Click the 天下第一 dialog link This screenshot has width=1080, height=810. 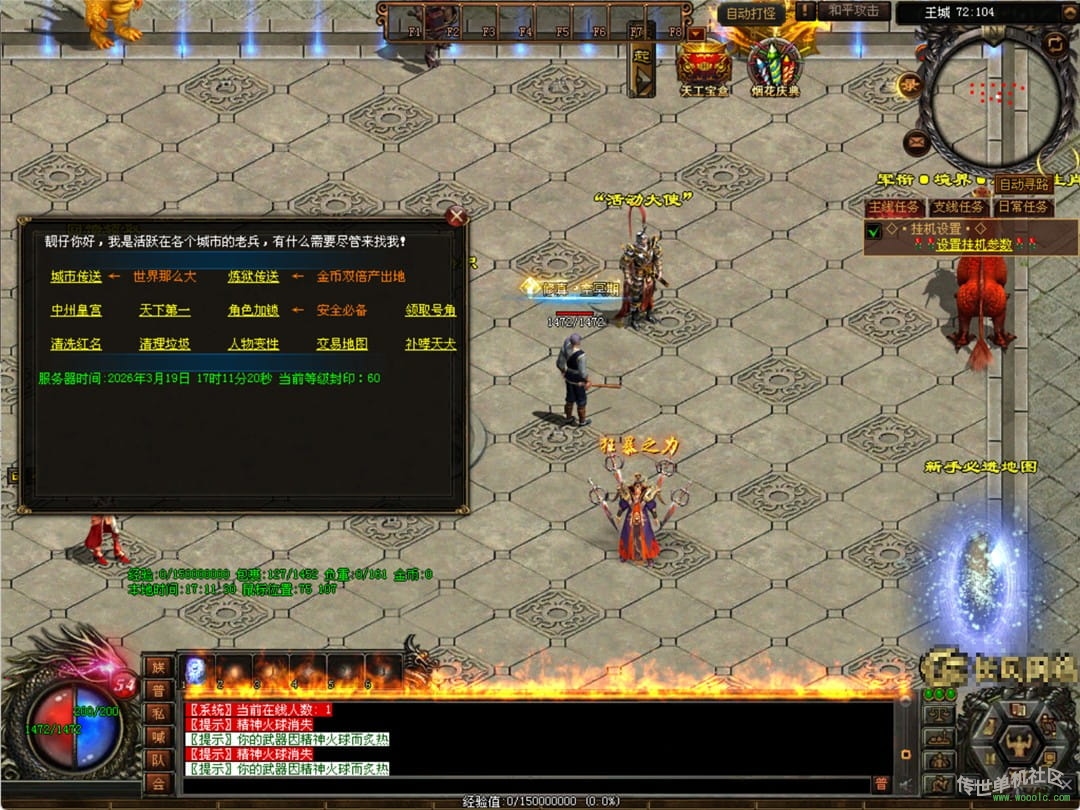[x=164, y=310]
